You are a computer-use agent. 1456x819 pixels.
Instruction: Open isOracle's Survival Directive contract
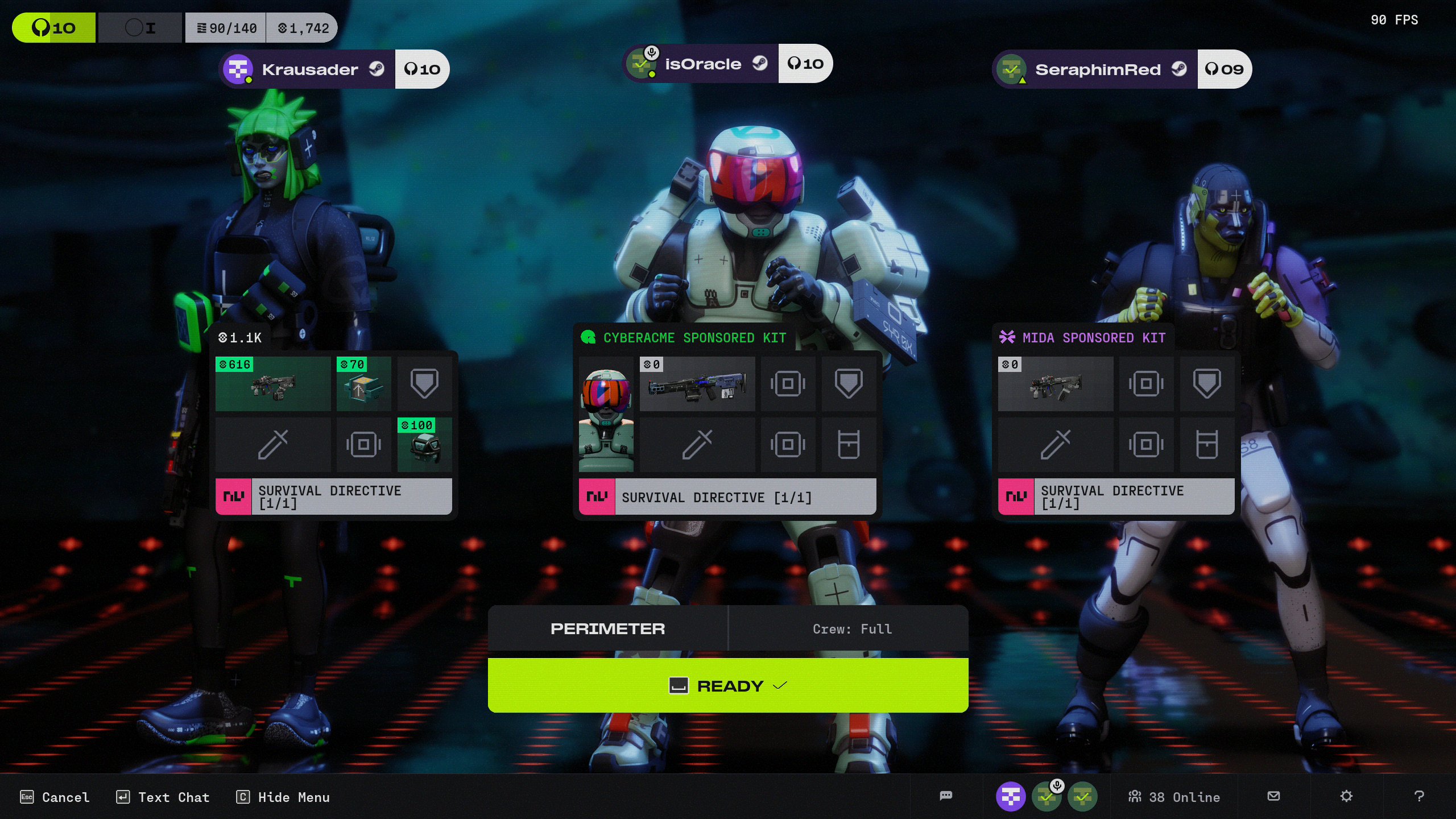pos(727,497)
